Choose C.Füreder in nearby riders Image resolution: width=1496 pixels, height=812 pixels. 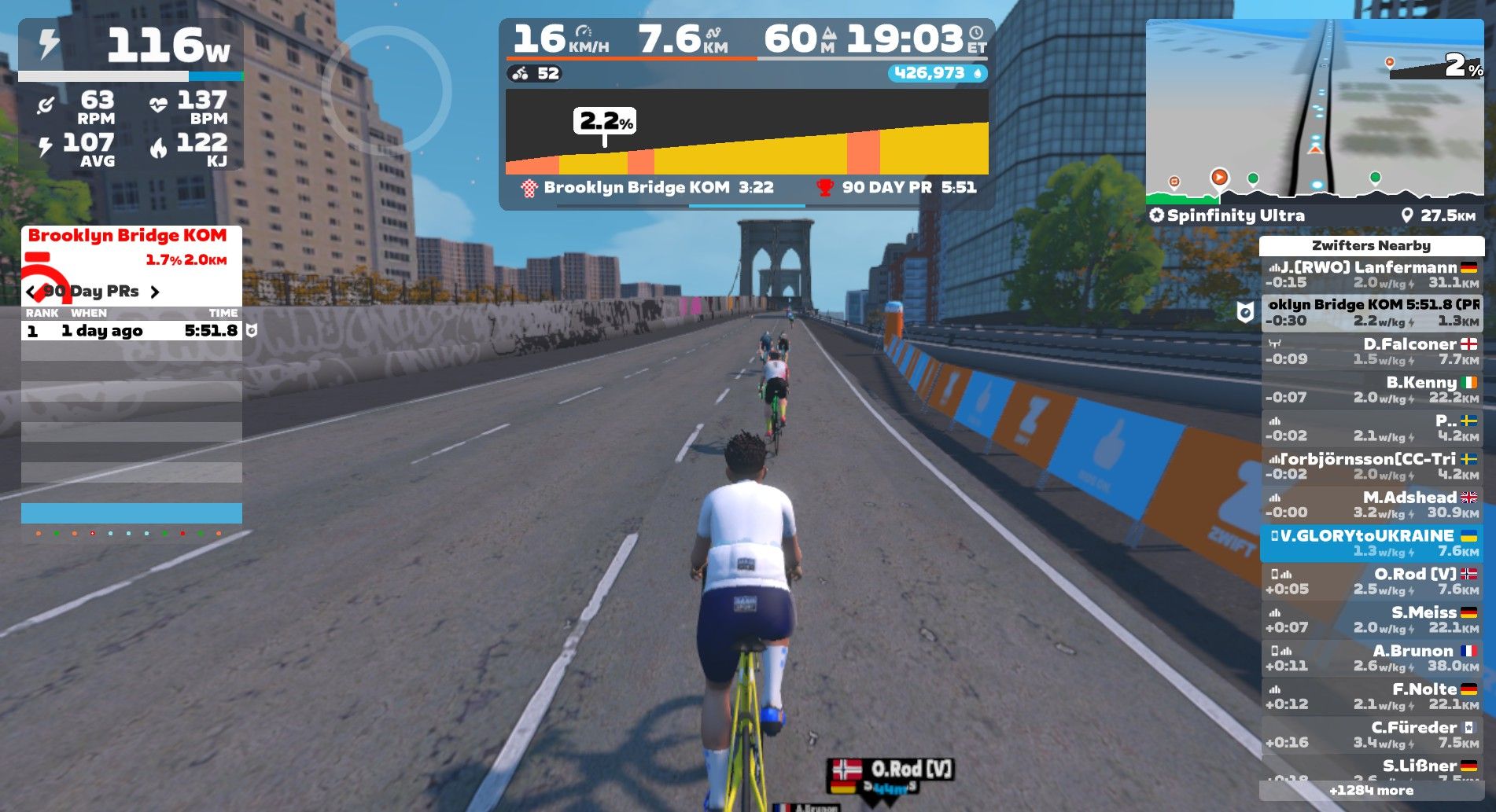tap(1371, 735)
